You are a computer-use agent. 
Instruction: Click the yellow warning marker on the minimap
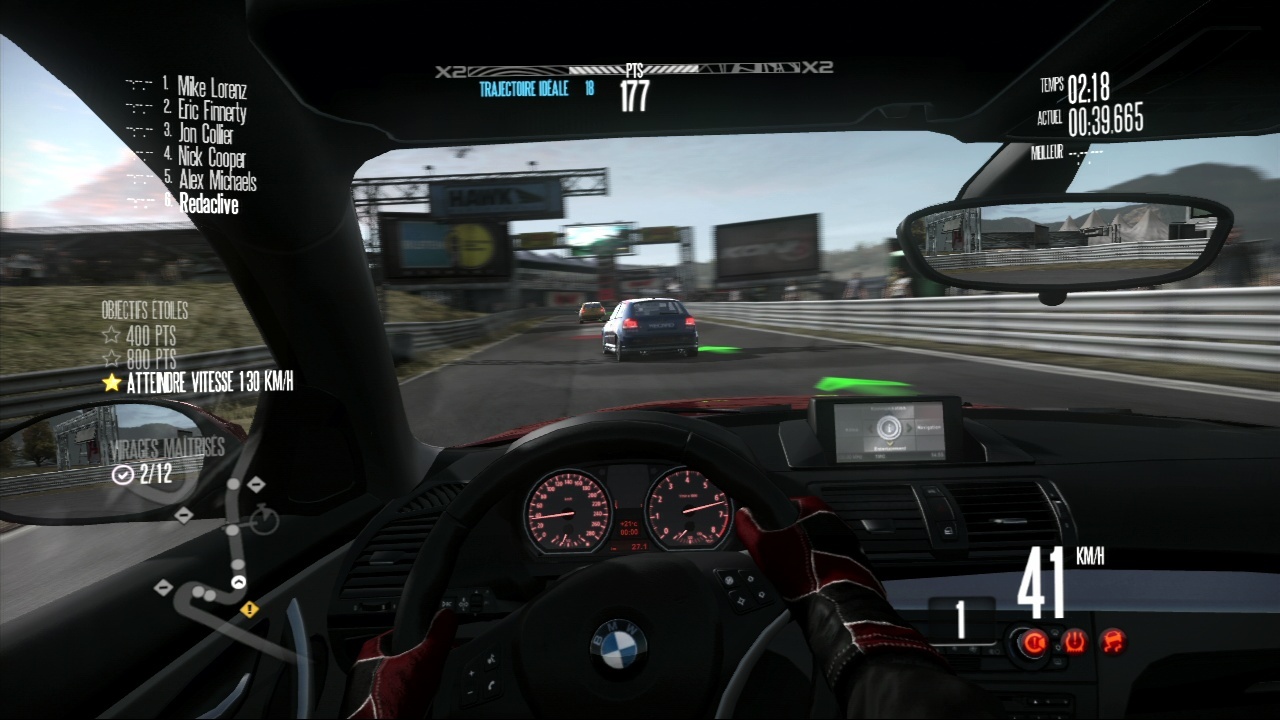[249, 608]
